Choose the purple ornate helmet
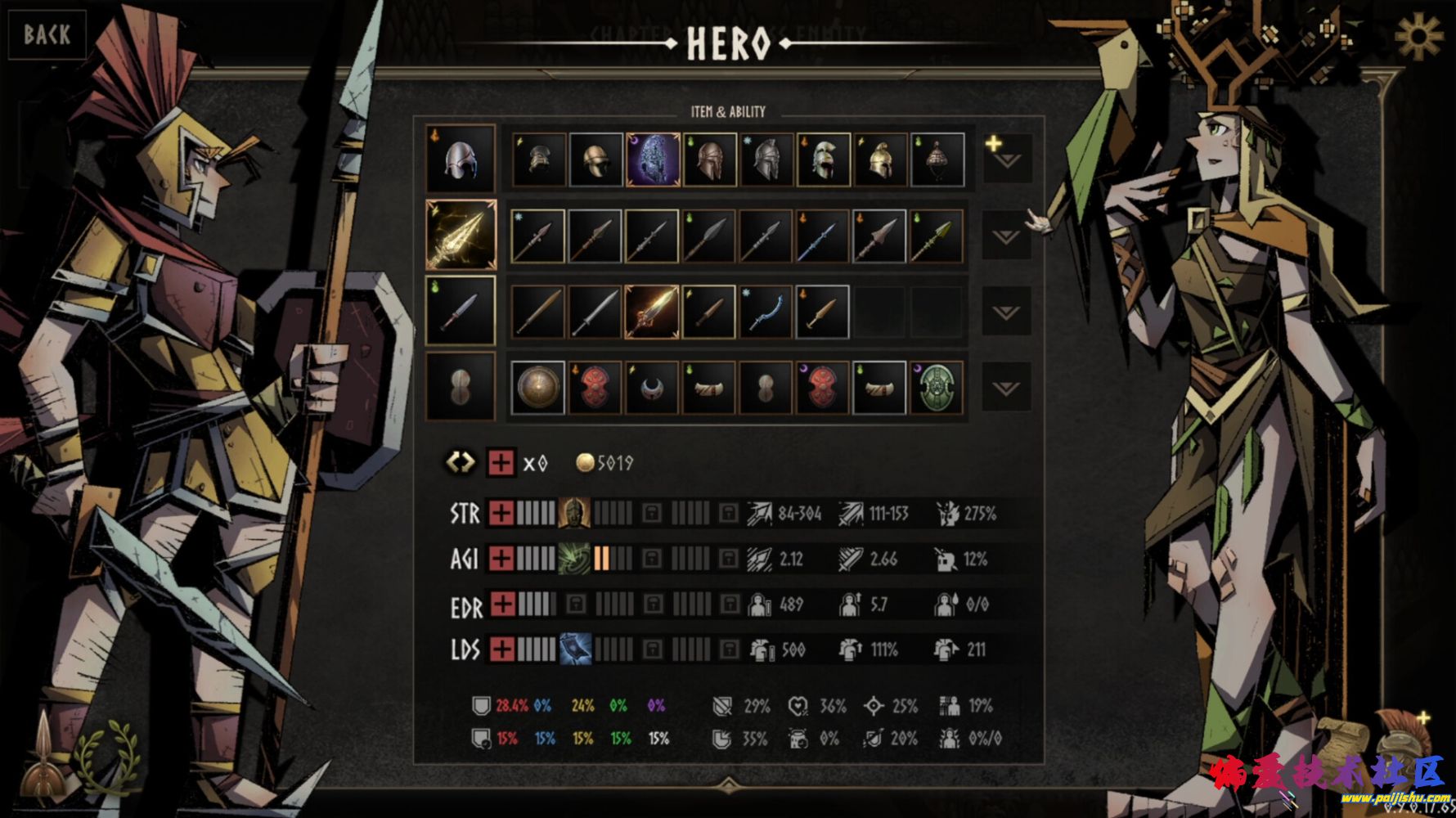The height and width of the screenshot is (818, 1456). 652,160
